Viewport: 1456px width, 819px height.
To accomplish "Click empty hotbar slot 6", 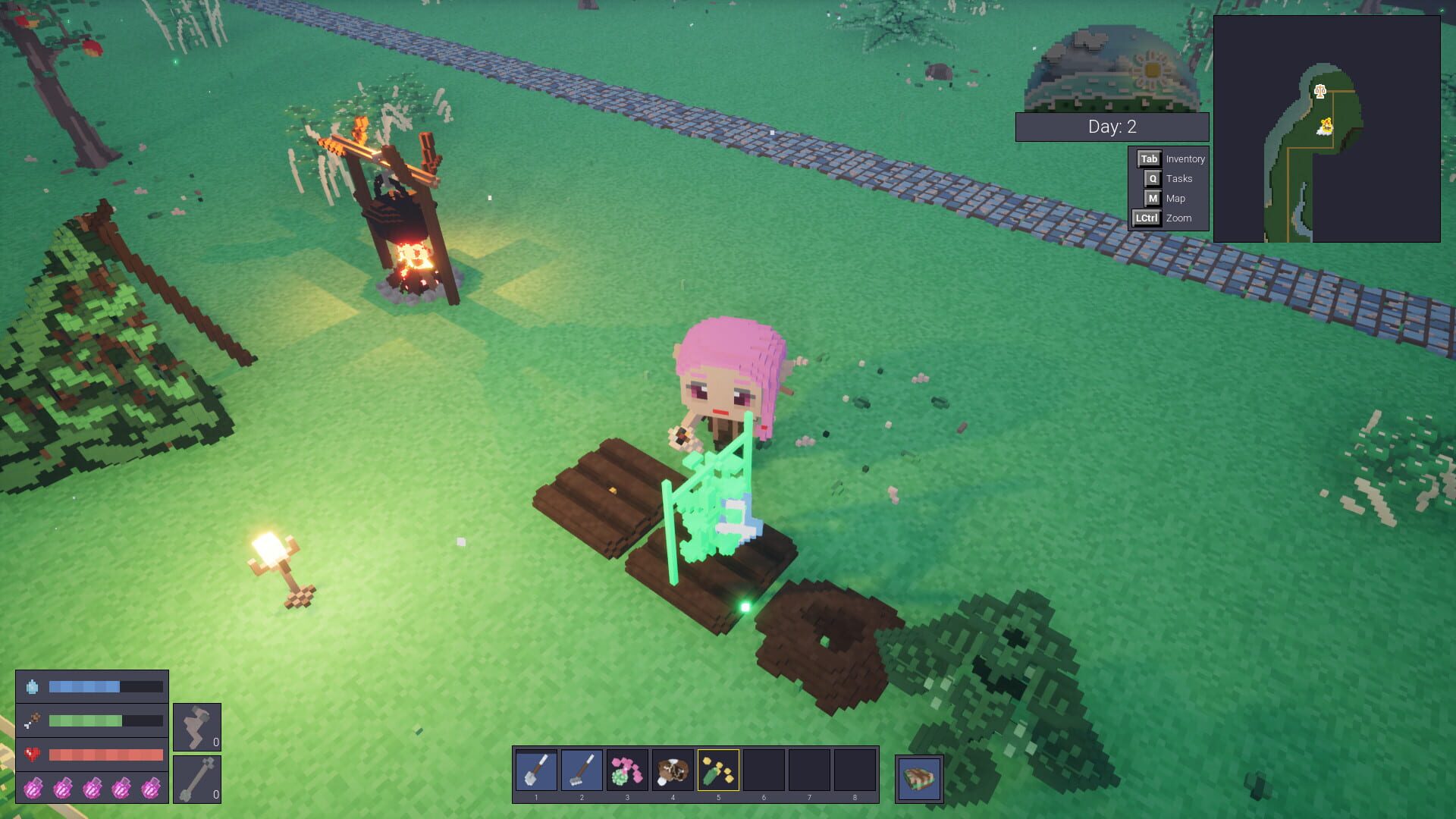I will pos(764,770).
